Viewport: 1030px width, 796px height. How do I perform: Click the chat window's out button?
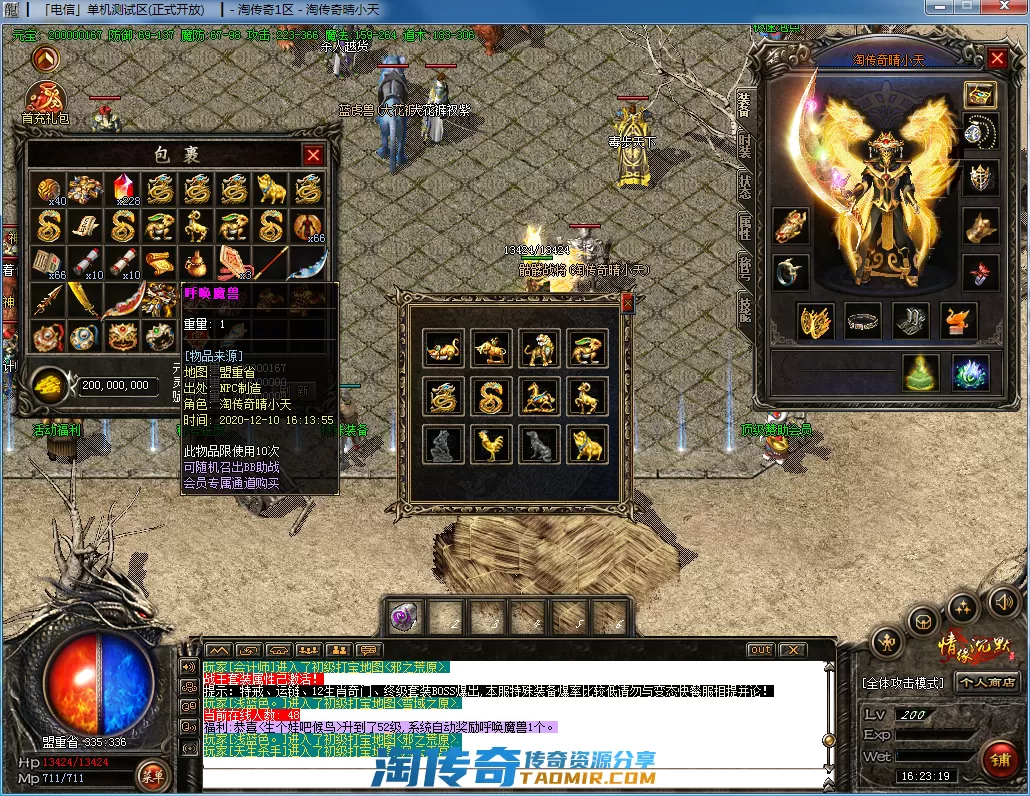pyautogui.click(x=761, y=650)
